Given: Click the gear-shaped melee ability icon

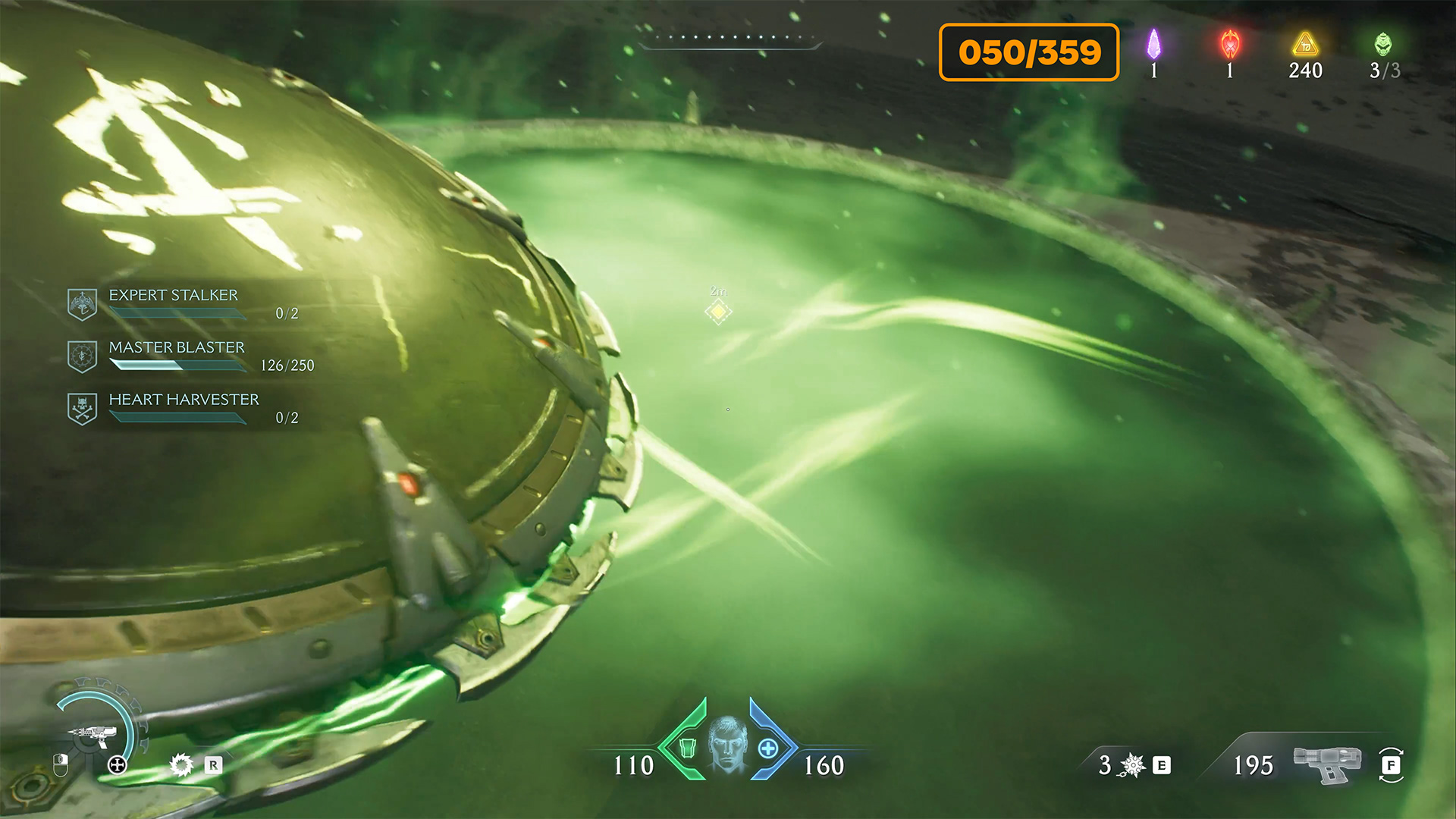Looking at the screenshot, I should pyautogui.click(x=181, y=764).
